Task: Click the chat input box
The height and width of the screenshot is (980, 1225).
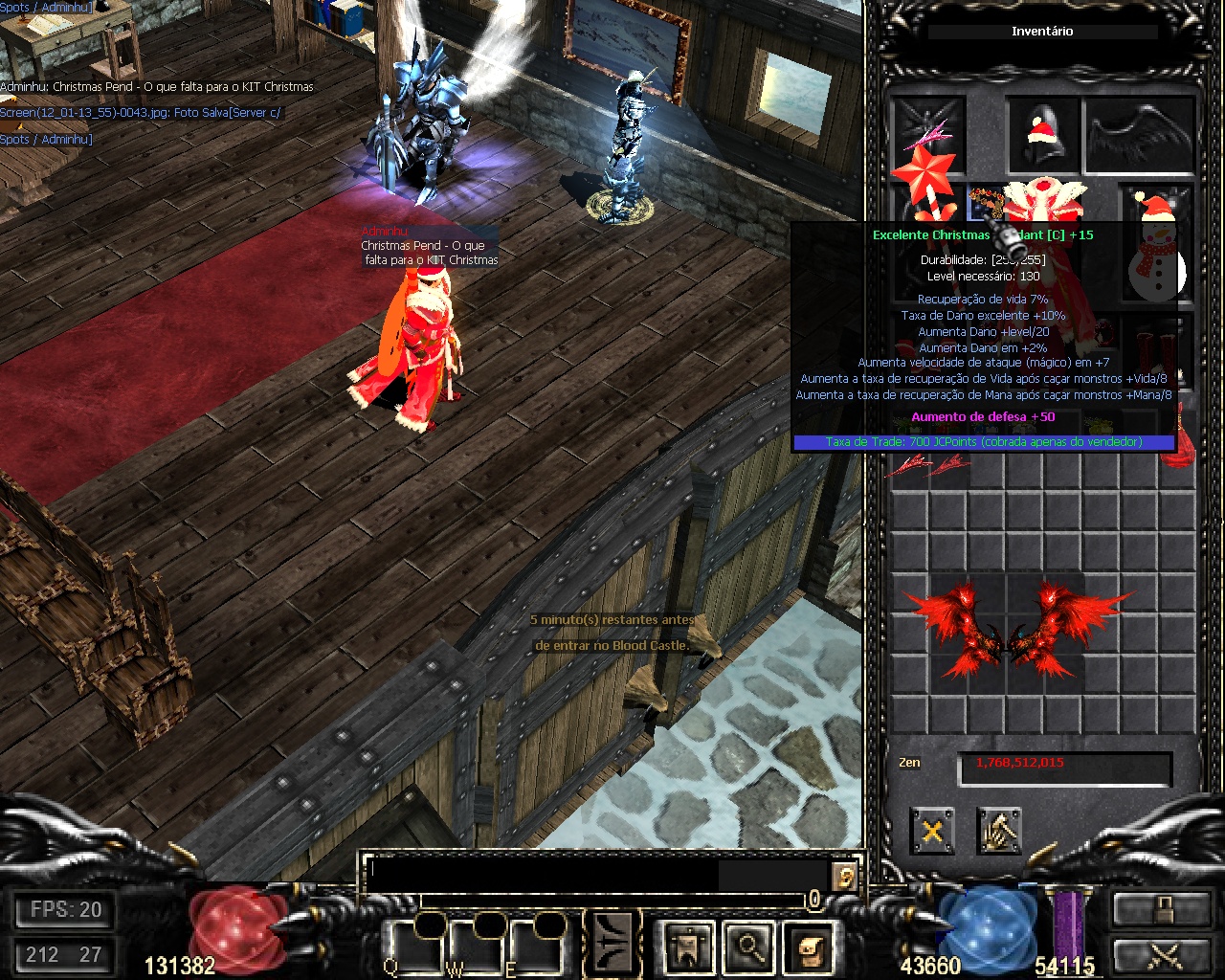Action: [593, 874]
